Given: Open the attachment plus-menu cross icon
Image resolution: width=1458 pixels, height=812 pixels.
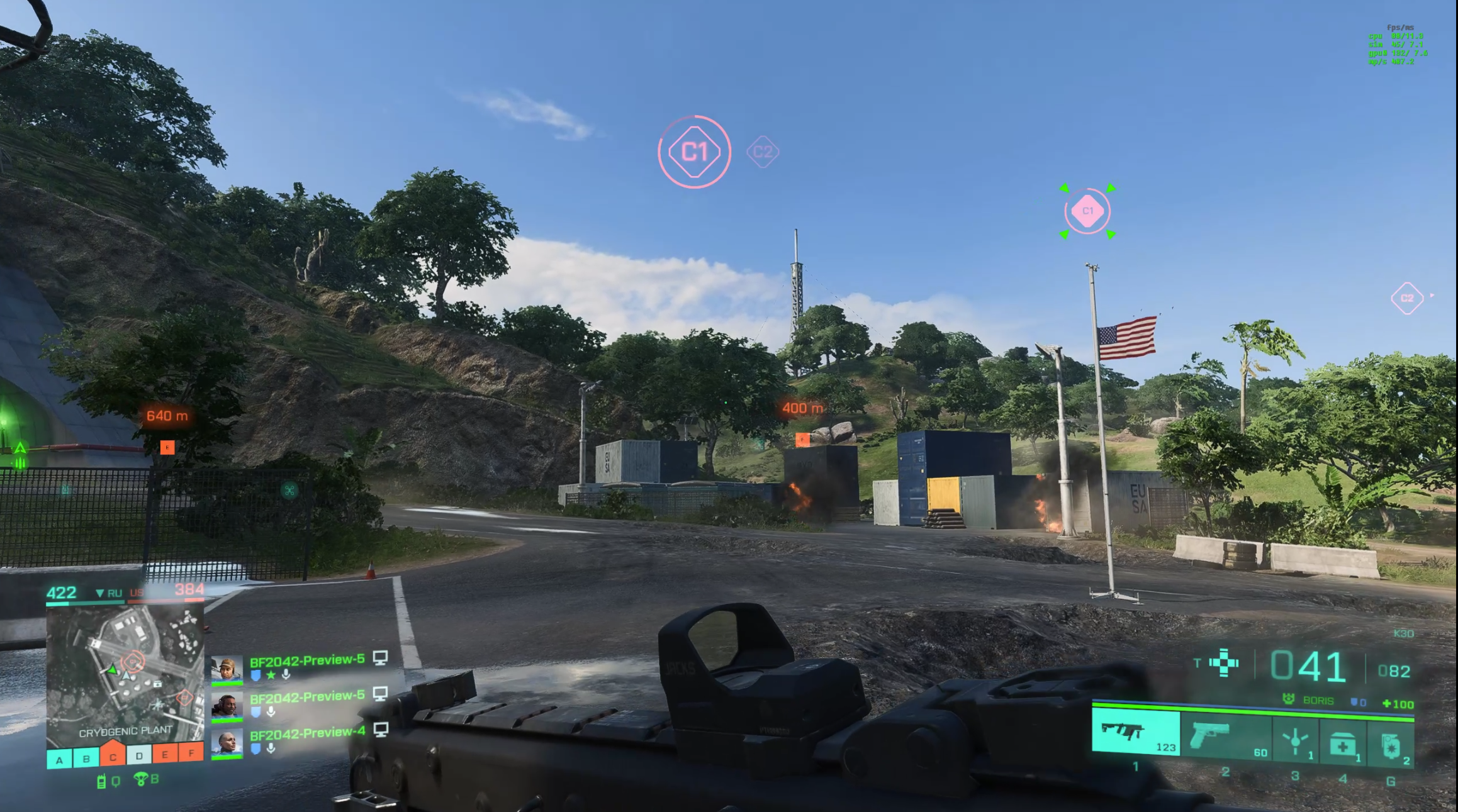Looking at the screenshot, I should point(1224,662).
